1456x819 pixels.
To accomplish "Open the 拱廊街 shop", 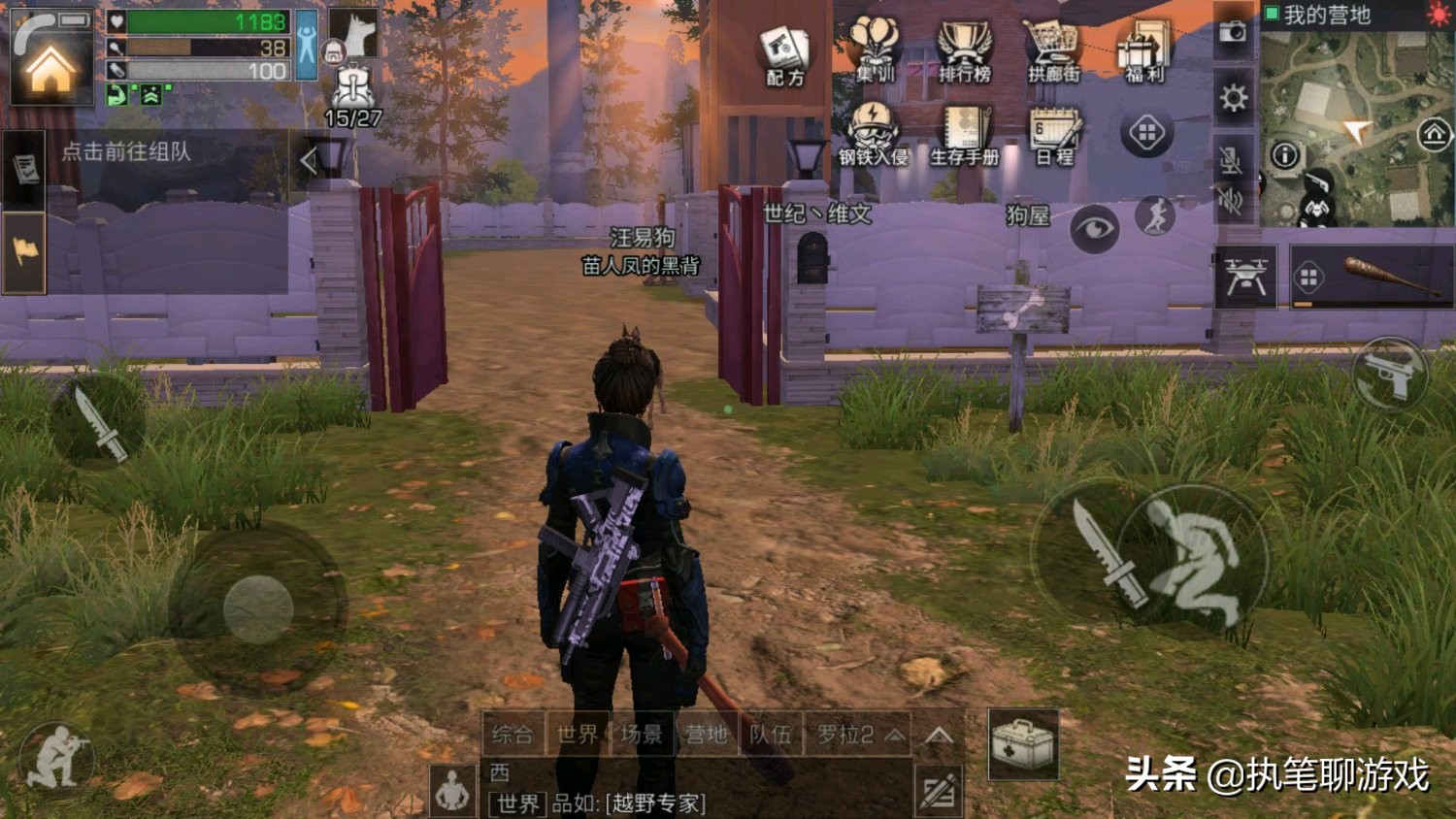I will 1053,50.
